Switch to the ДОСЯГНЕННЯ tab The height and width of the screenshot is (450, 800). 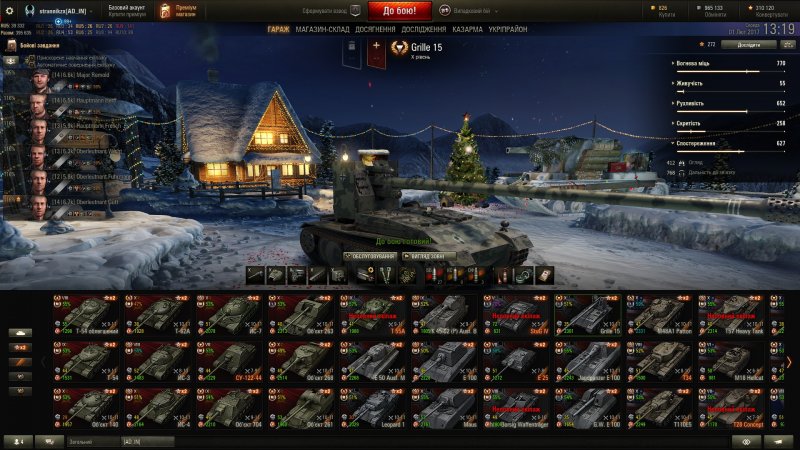(x=375, y=30)
